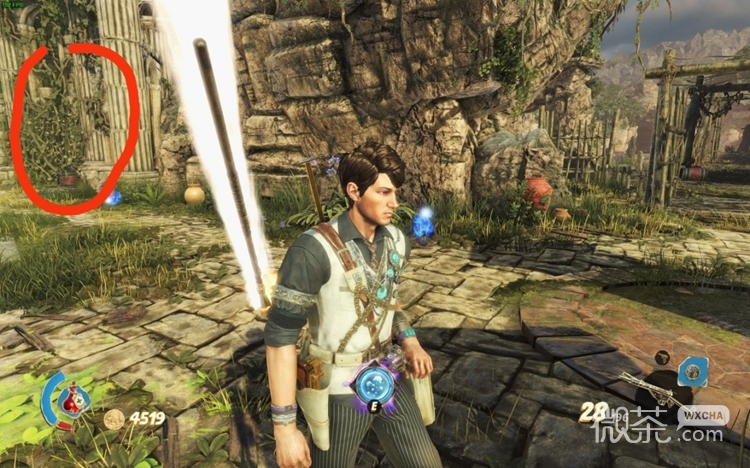This screenshot has width=750, height=468.
Task: Click the gold coin currency icon
Action: pyautogui.click(x=114, y=419)
